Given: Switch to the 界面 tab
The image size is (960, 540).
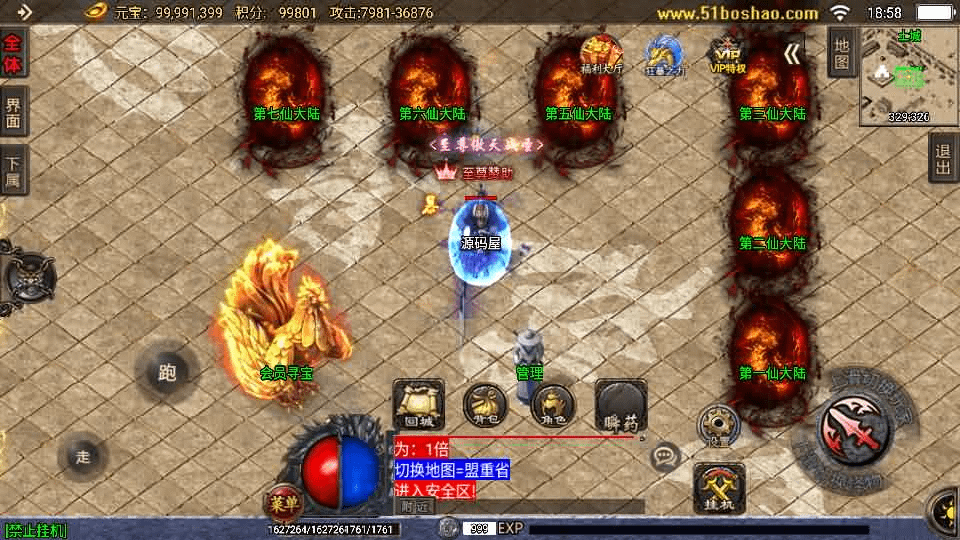Looking at the screenshot, I should pyautogui.click(x=14, y=111).
